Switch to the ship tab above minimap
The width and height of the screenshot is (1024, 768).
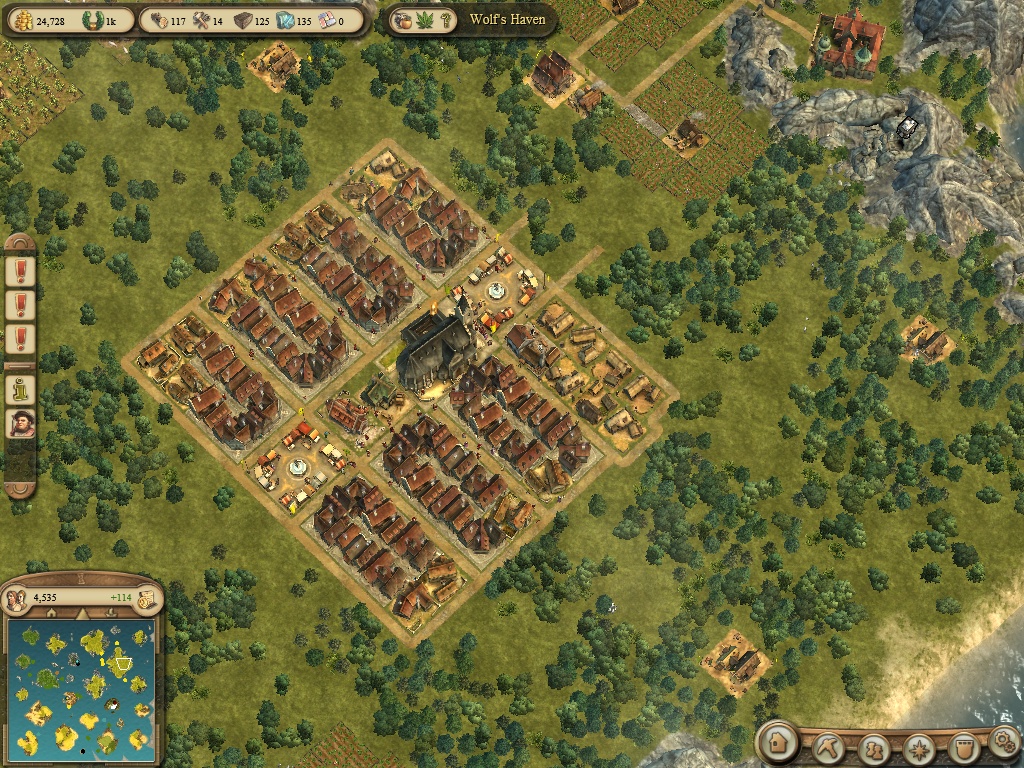pyautogui.click(x=113, y=613)
